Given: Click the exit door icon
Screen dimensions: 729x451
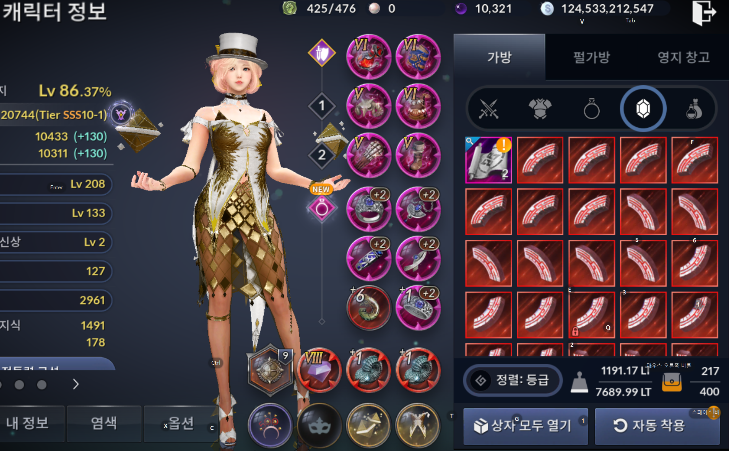Looking at the screenshot, I should point(704,14).
